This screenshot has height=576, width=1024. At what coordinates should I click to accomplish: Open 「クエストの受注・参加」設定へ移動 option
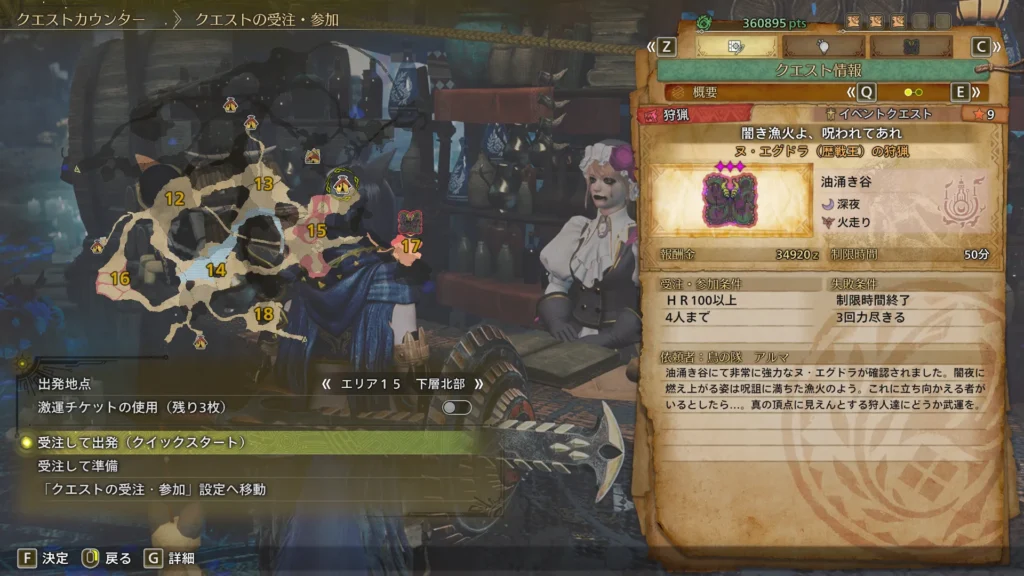coord(152,490)
